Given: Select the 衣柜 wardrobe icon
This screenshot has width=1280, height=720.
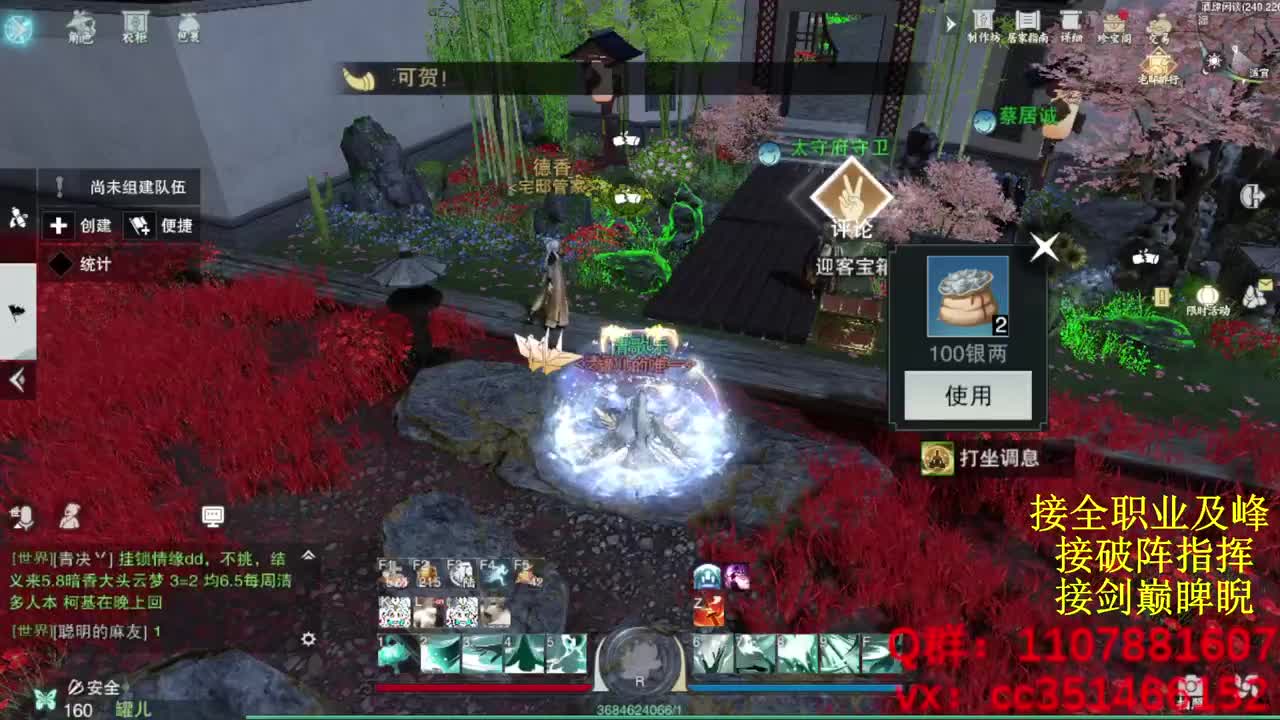Looking at the screenshot, I should (134, 22).
